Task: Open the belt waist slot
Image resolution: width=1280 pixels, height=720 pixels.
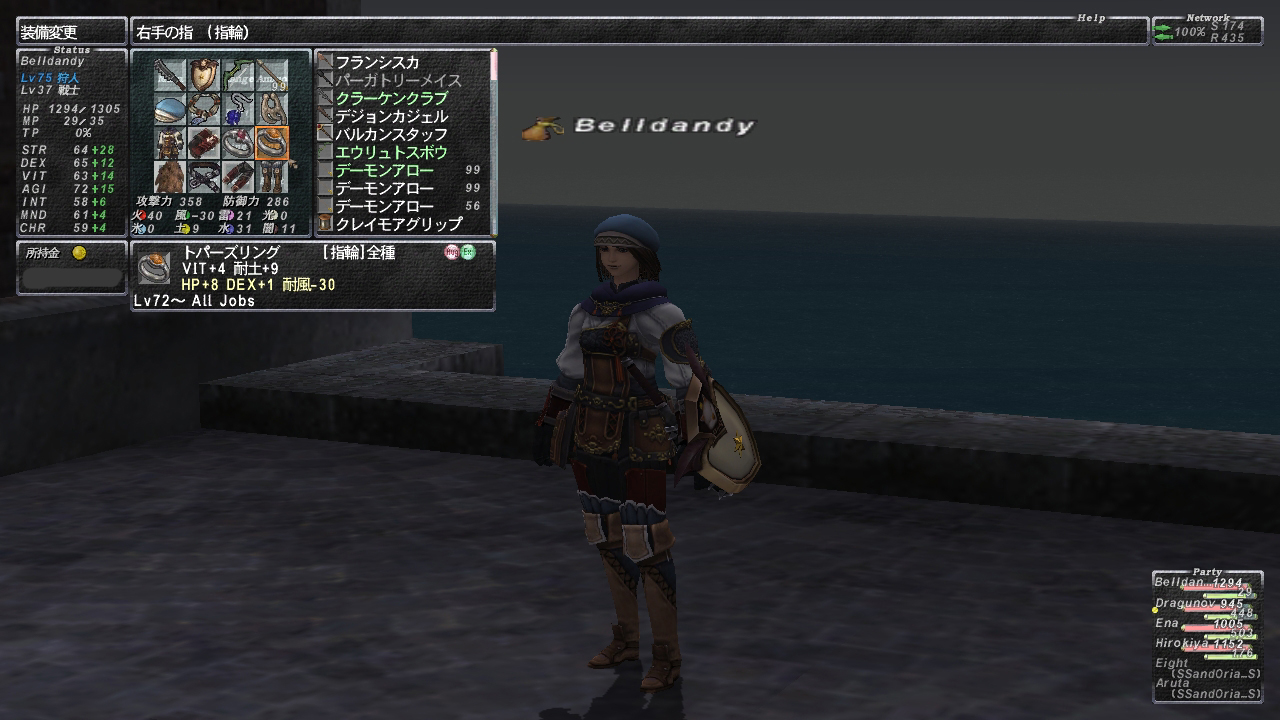Action: [x=204, y=177]
